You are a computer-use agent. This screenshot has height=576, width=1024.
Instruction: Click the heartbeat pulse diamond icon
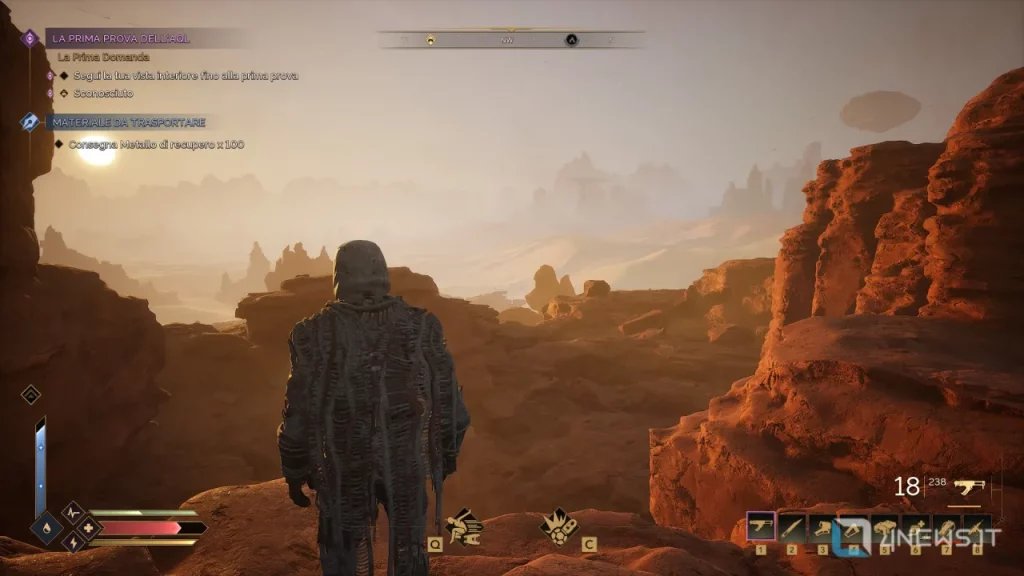click(x=73, y=513)
